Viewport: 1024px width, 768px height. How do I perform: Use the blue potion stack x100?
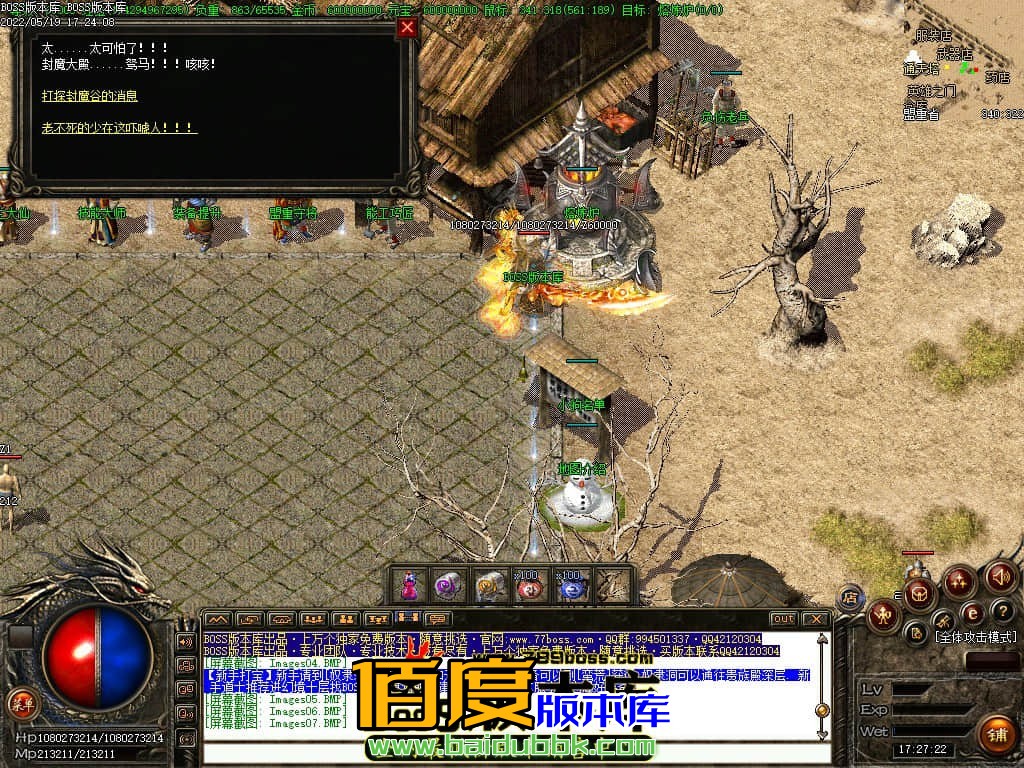click(571, 586)
